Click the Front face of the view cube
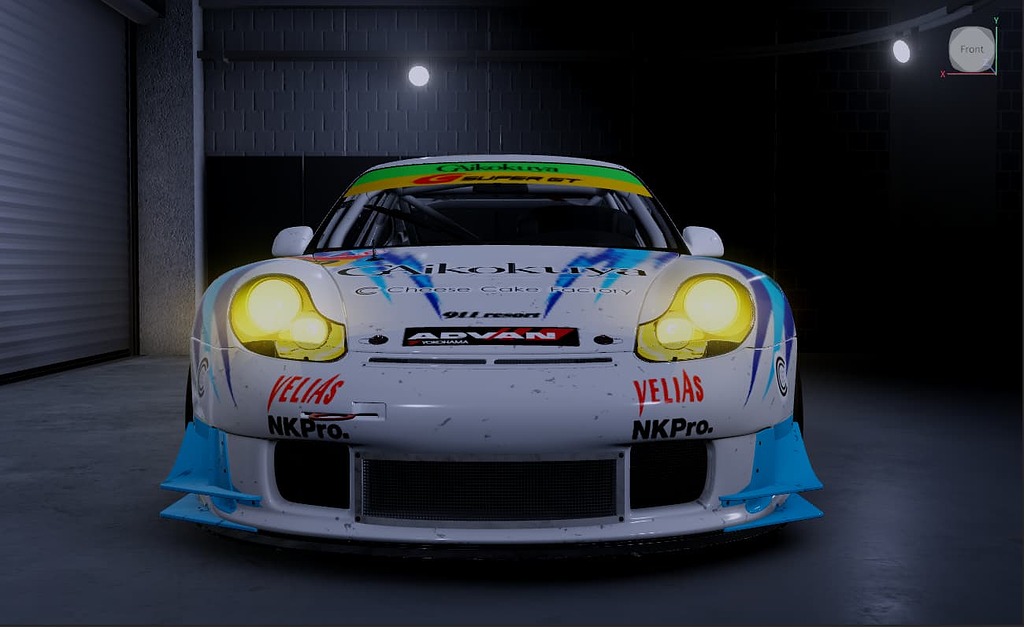The height and width of the screenshot is (627, 1024). tap(971, 49)
